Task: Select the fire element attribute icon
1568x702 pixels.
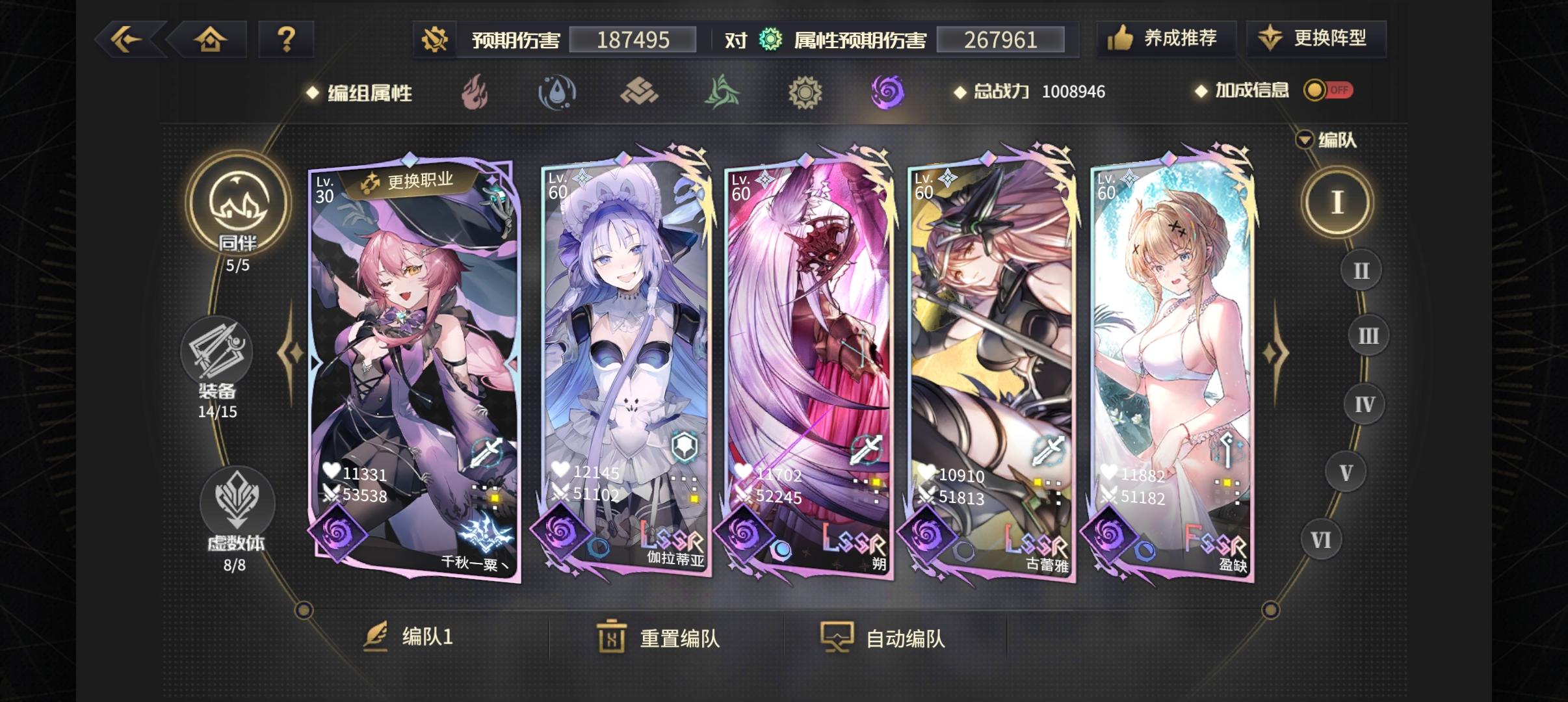Action: (477, 92)
